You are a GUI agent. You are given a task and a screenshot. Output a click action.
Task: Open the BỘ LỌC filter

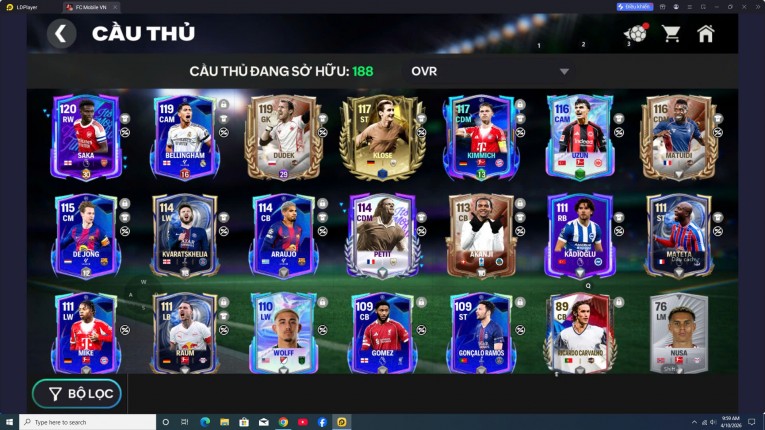(77, 394)
